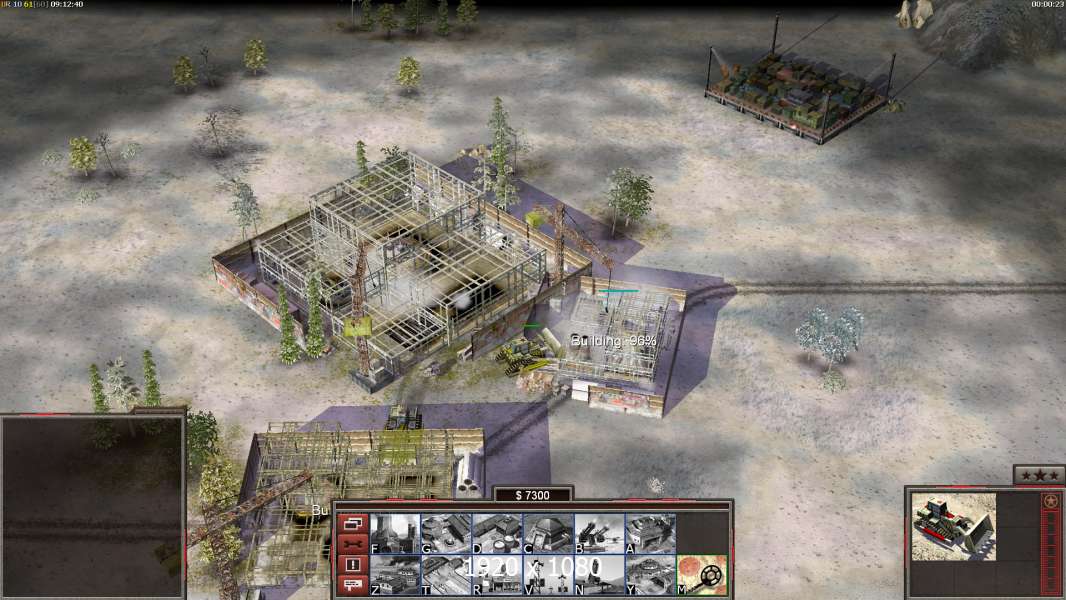The width and height of the screenshot is (1066, 600).
Task: Open the three-star General's powers button
Action: (x=1038, y=475)
